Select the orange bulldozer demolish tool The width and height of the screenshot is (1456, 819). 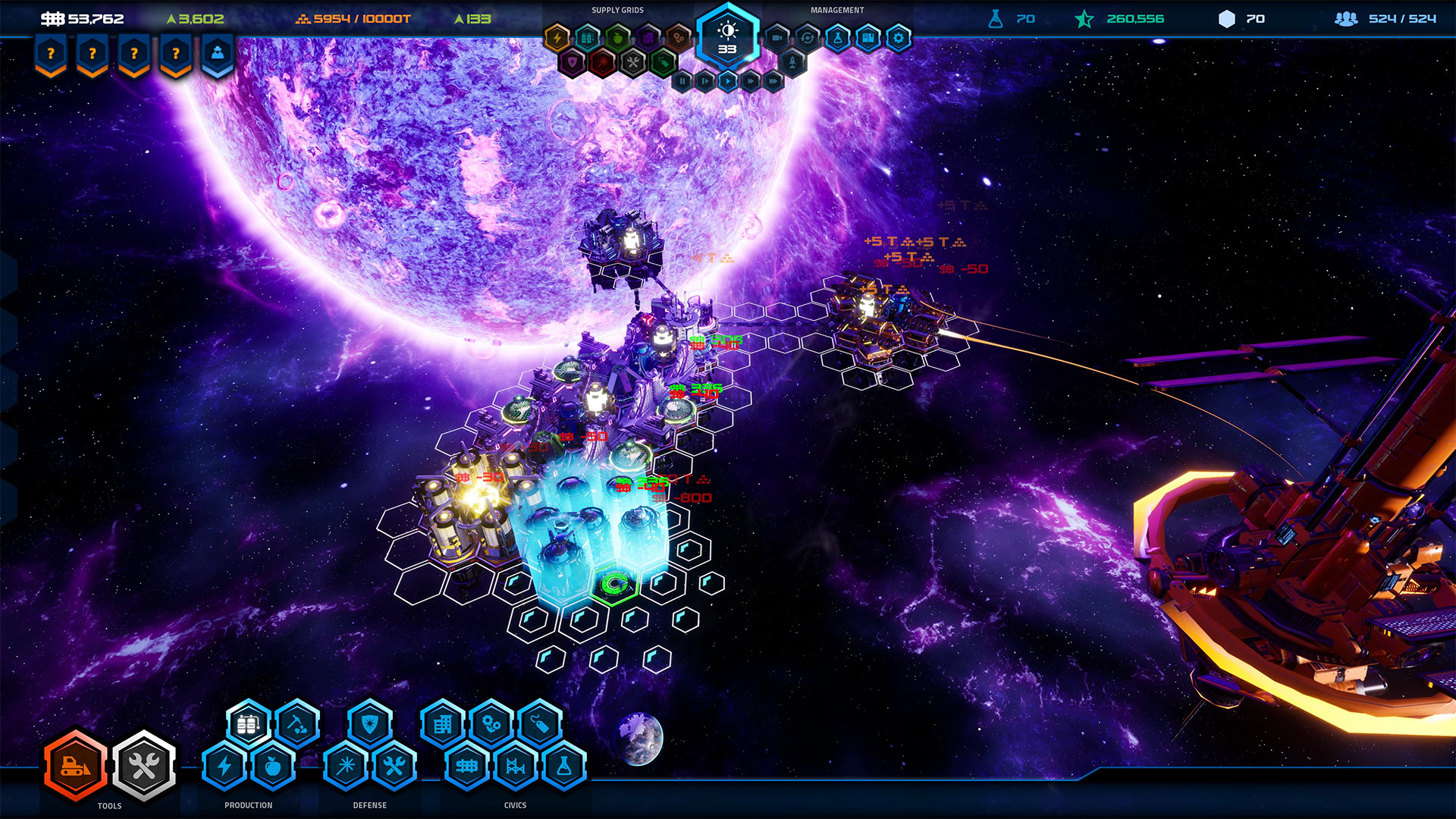75,766
